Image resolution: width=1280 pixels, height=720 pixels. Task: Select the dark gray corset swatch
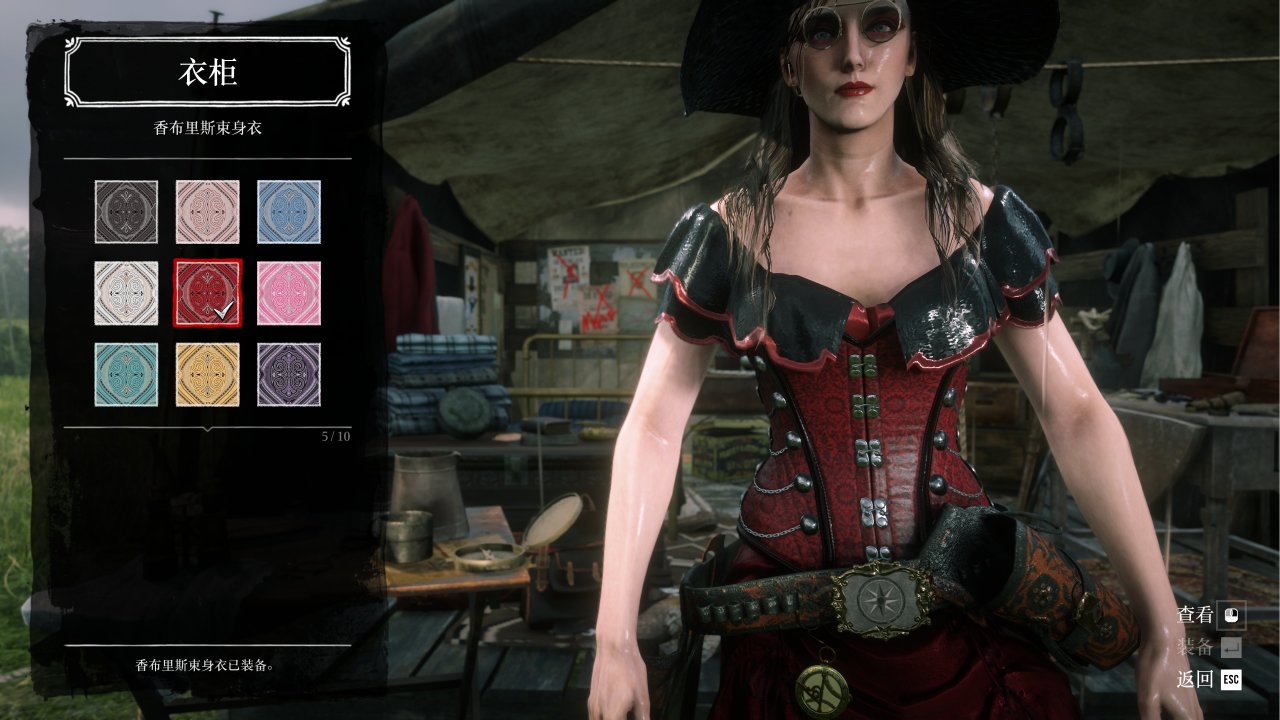[126, 211]
